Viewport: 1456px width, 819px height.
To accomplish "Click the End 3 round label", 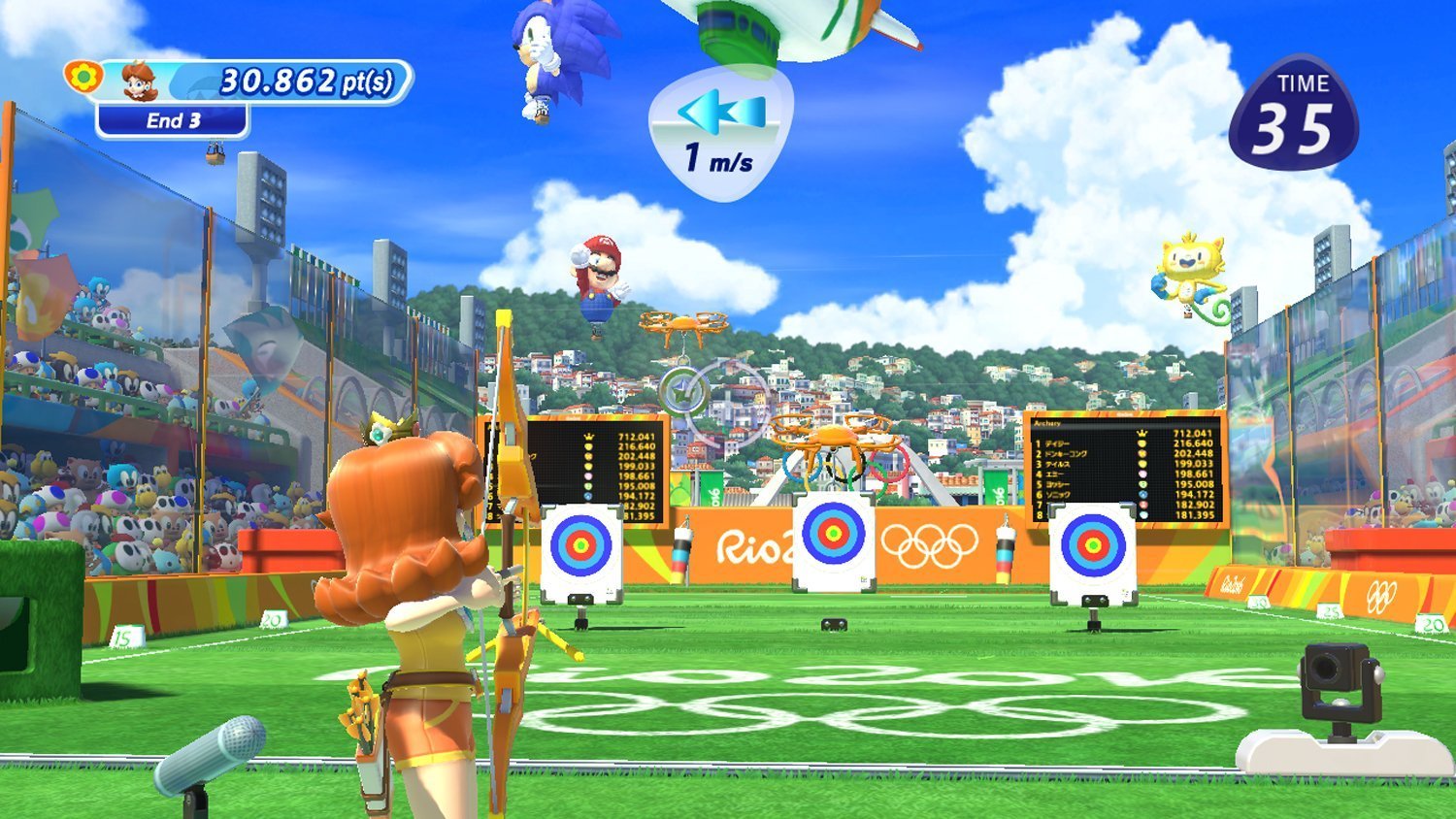I will [x=173, y=121].
